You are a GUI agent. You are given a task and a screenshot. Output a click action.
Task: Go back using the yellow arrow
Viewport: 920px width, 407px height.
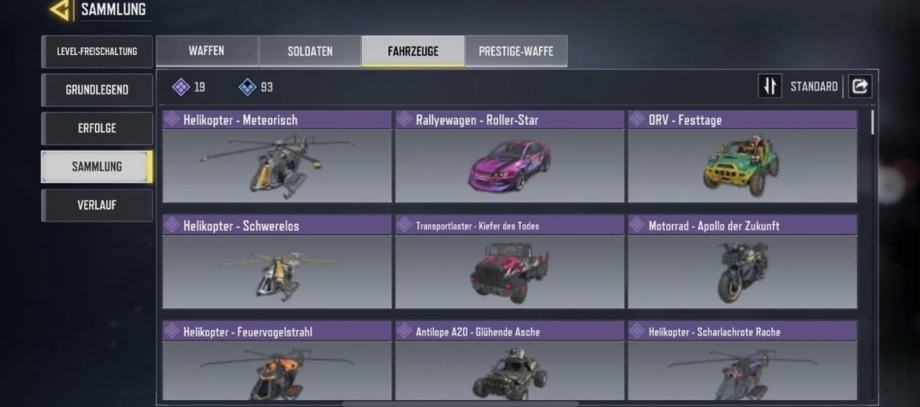[61, 11]
